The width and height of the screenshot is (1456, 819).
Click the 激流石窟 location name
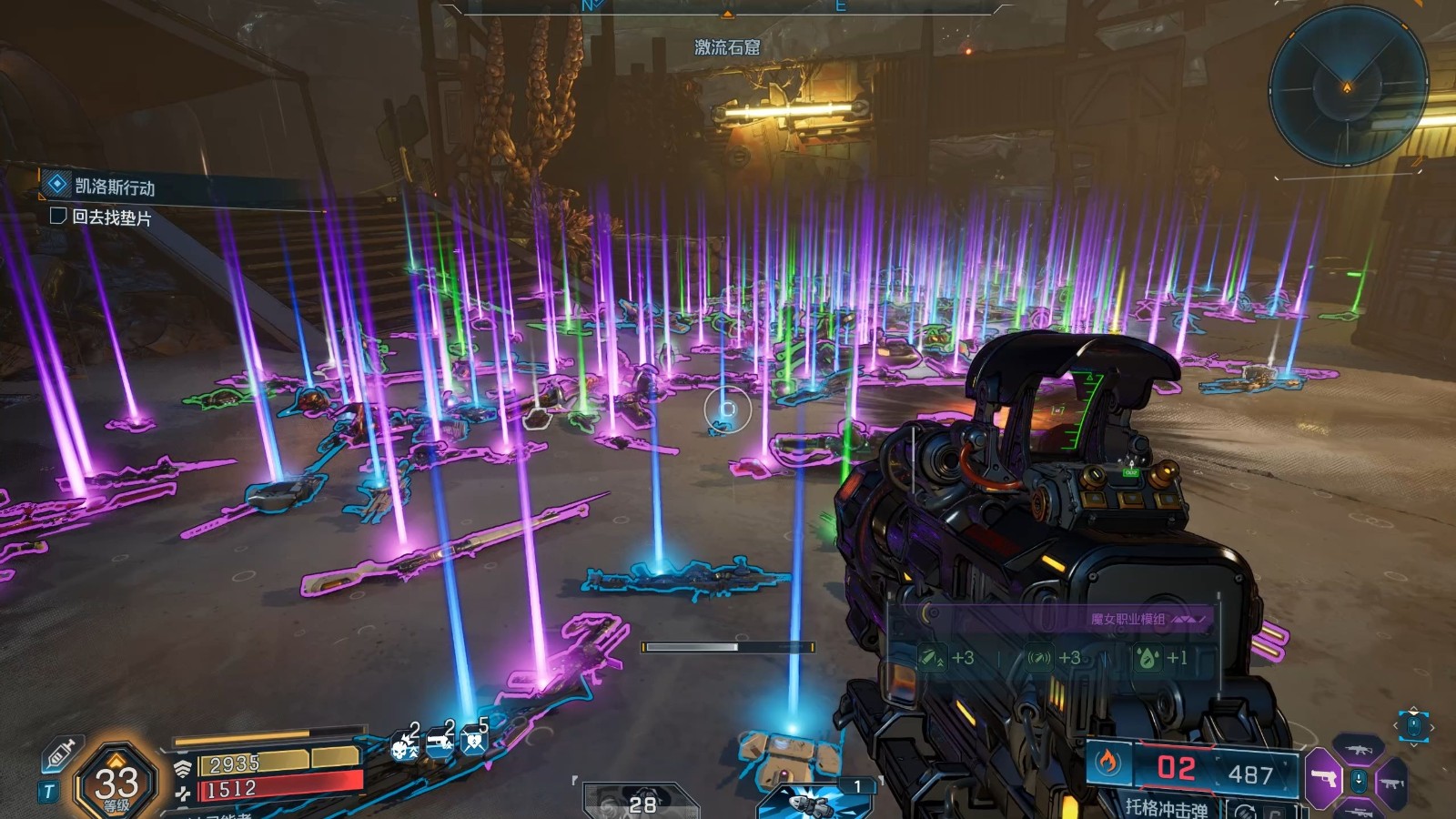[727, 47]
